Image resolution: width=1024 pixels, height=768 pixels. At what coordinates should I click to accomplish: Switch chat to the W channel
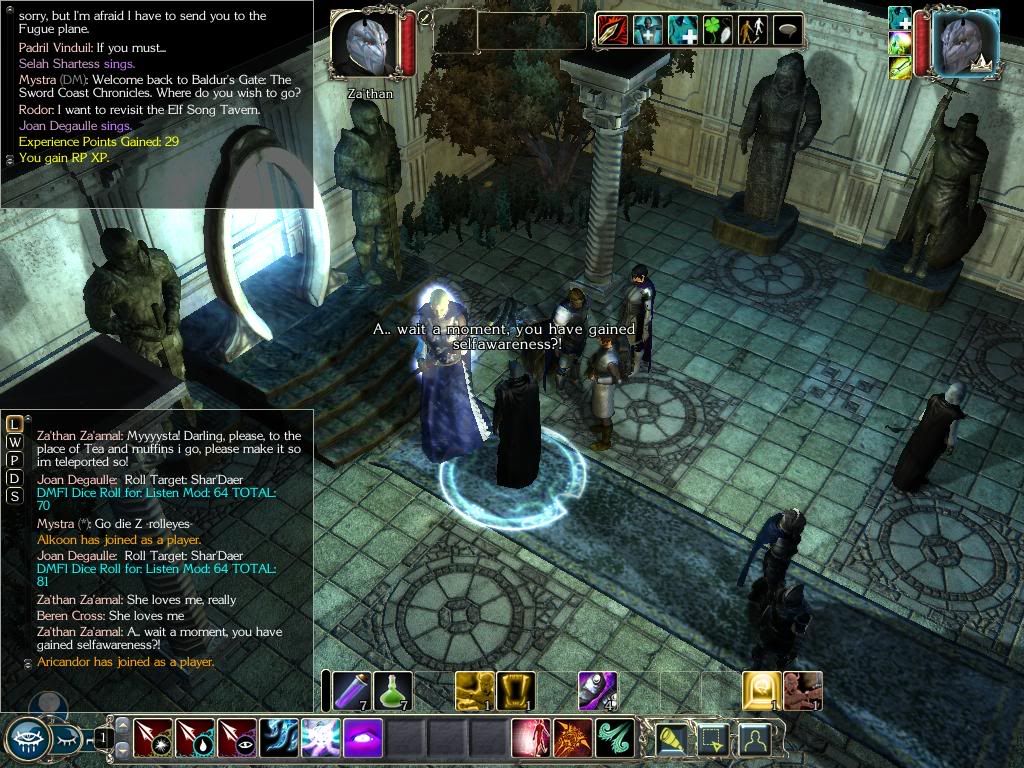point(15,442)
